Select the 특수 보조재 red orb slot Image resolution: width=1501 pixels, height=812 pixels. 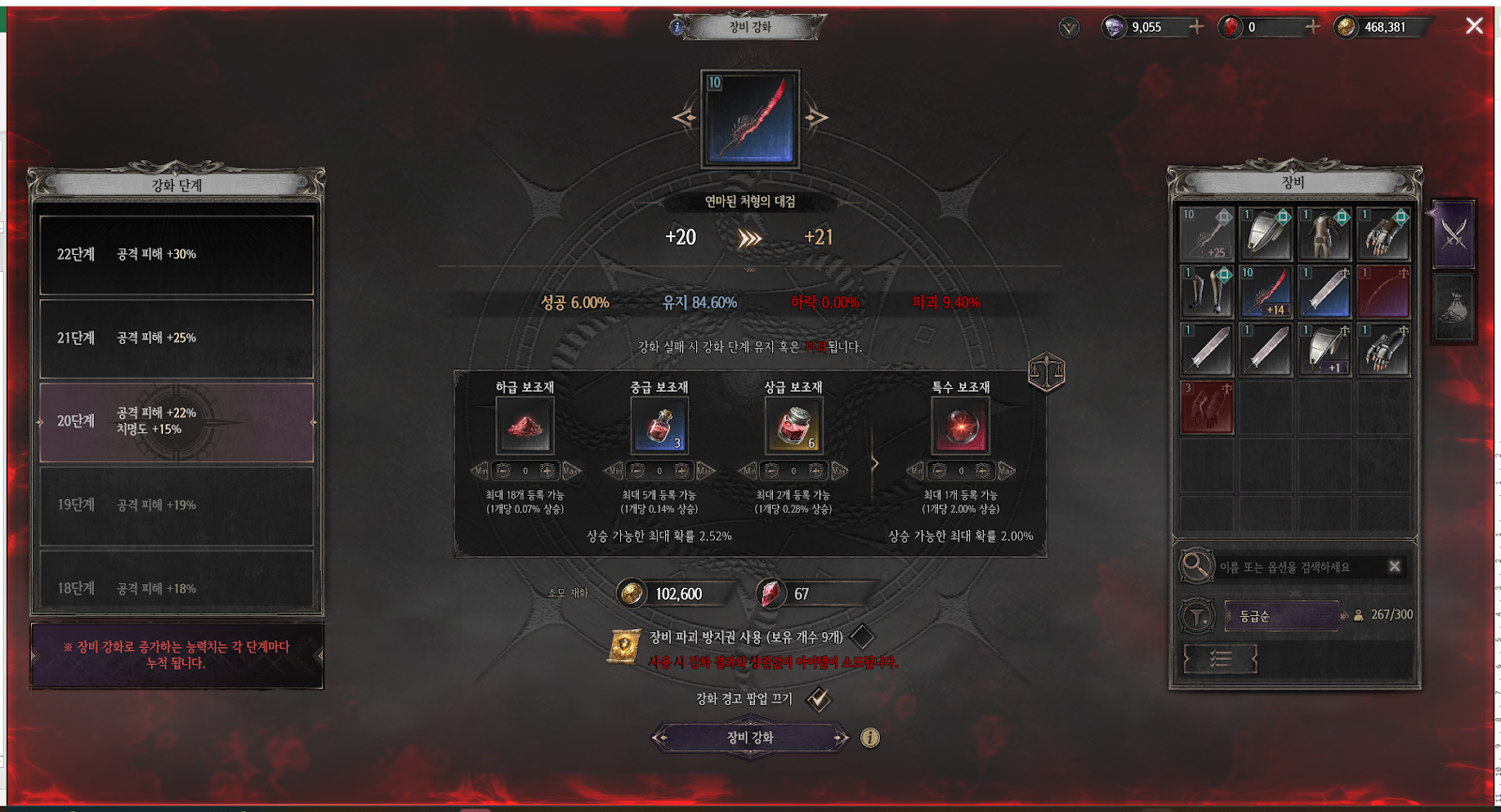coord(960,426)
